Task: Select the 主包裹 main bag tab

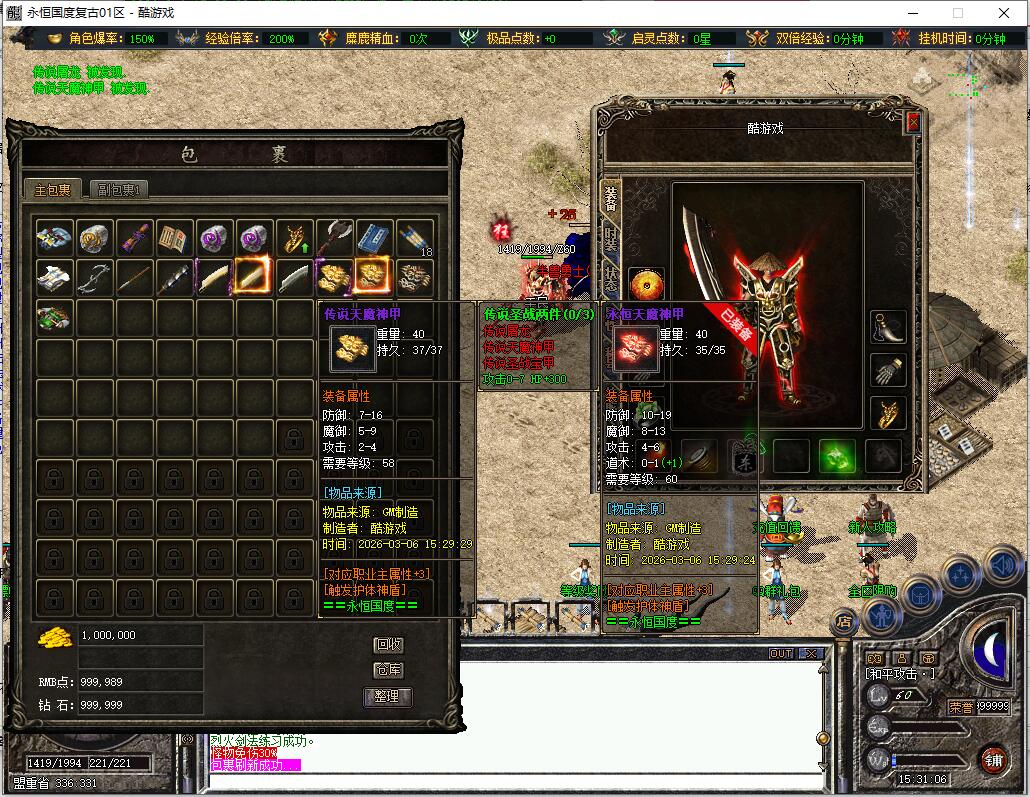Action: [x=53, y=190]
